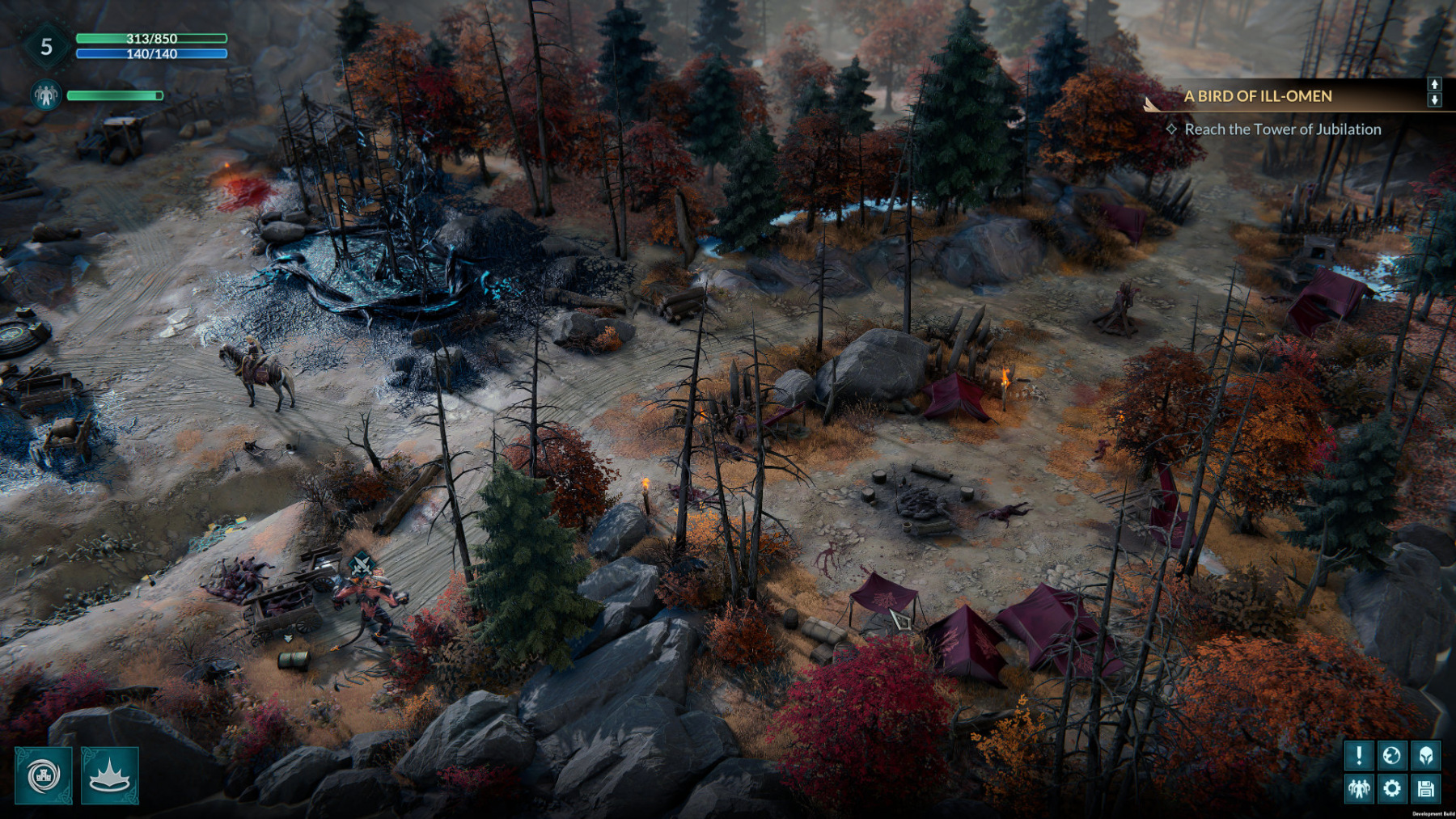Click the floppy disk save game button

point(1425,788)
